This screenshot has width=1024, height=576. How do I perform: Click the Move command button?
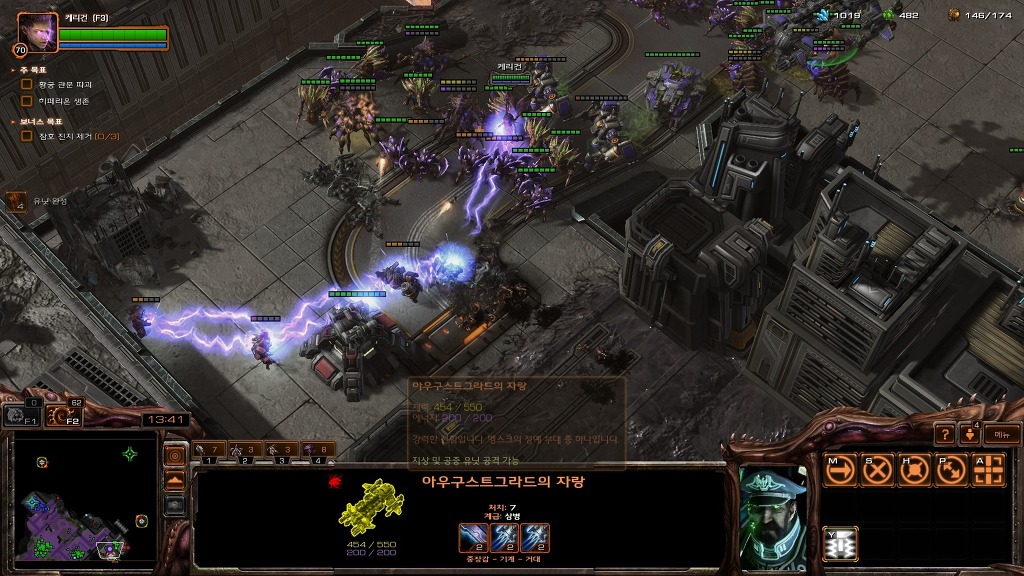point(840,470)
